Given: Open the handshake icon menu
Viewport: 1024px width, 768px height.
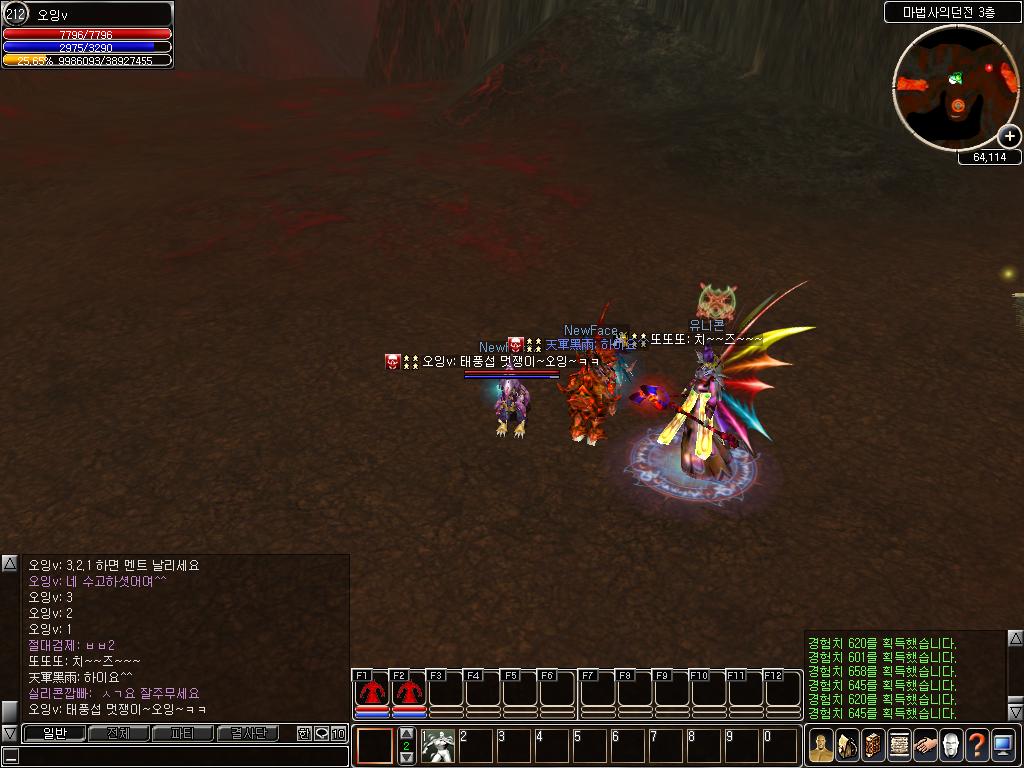Looking at the screenshot, I should coord(925,745).
